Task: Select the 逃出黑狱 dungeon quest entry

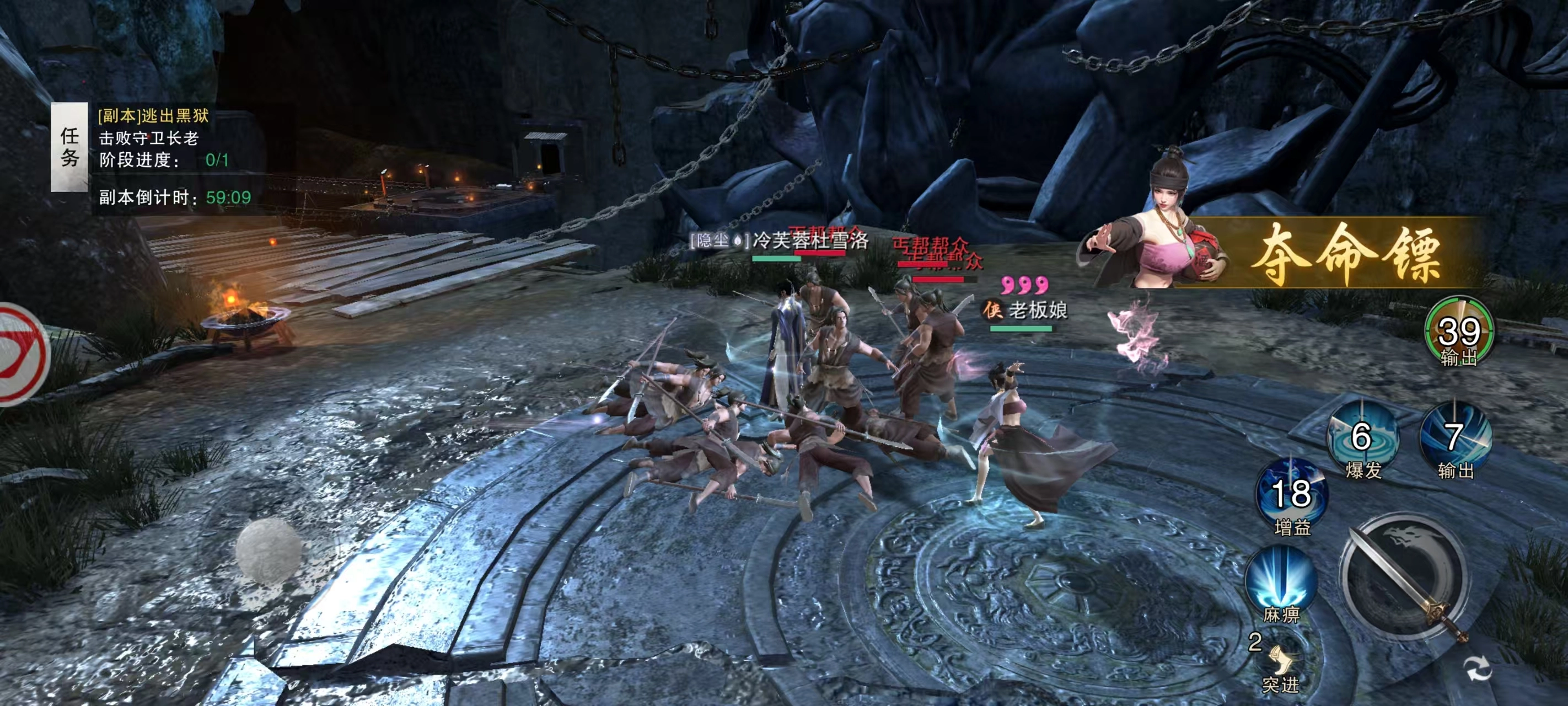Action: [x=154, y=116]
